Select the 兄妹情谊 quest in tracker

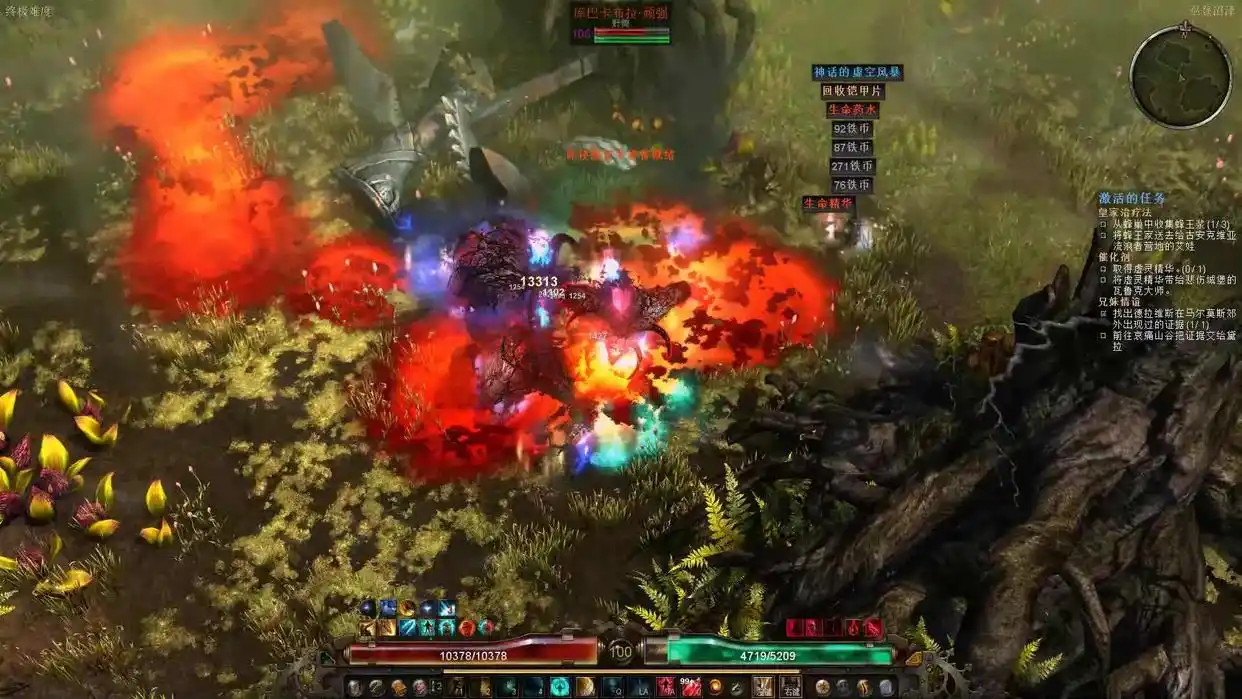tap(1119, 301)
